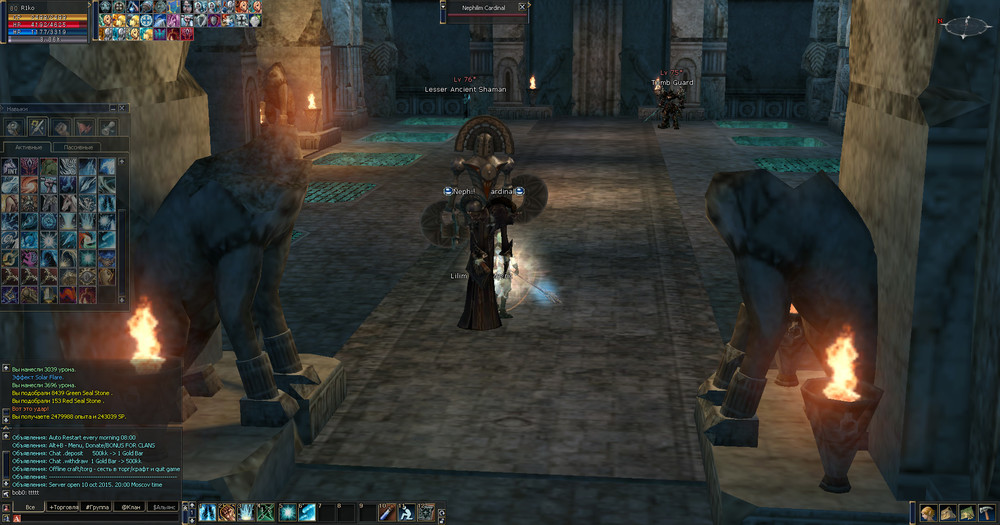This screenshot has width=1000, height=525.
Task: Activate the starburst skill in hotbar slot 5
Action: [x=287, y=512]
